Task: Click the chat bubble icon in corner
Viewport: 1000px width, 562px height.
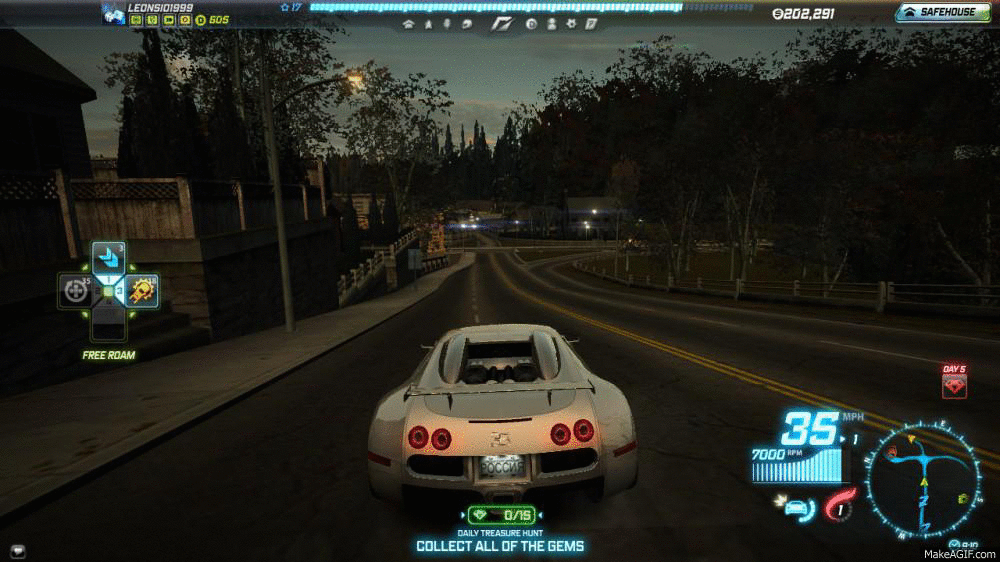Action: click(18, 551)
